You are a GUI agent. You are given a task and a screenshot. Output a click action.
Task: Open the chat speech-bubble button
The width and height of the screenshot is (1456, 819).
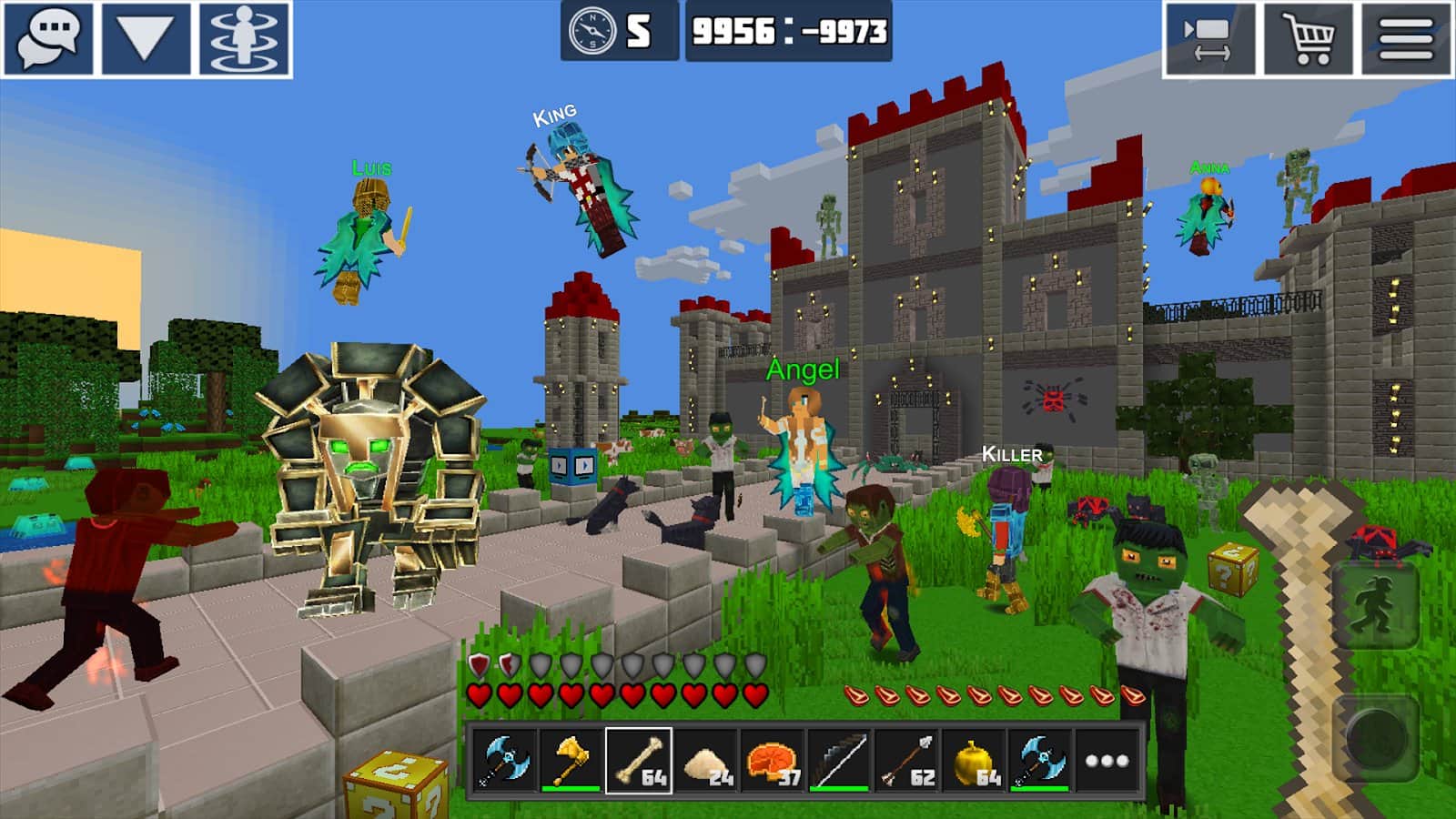tap(49, 39)
